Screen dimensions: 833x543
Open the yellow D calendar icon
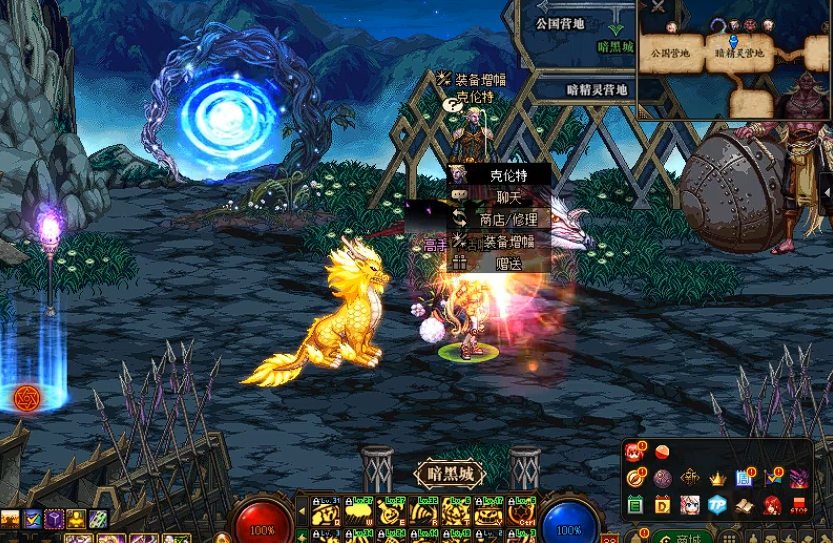pyautogui.click(x=662, y=505)
